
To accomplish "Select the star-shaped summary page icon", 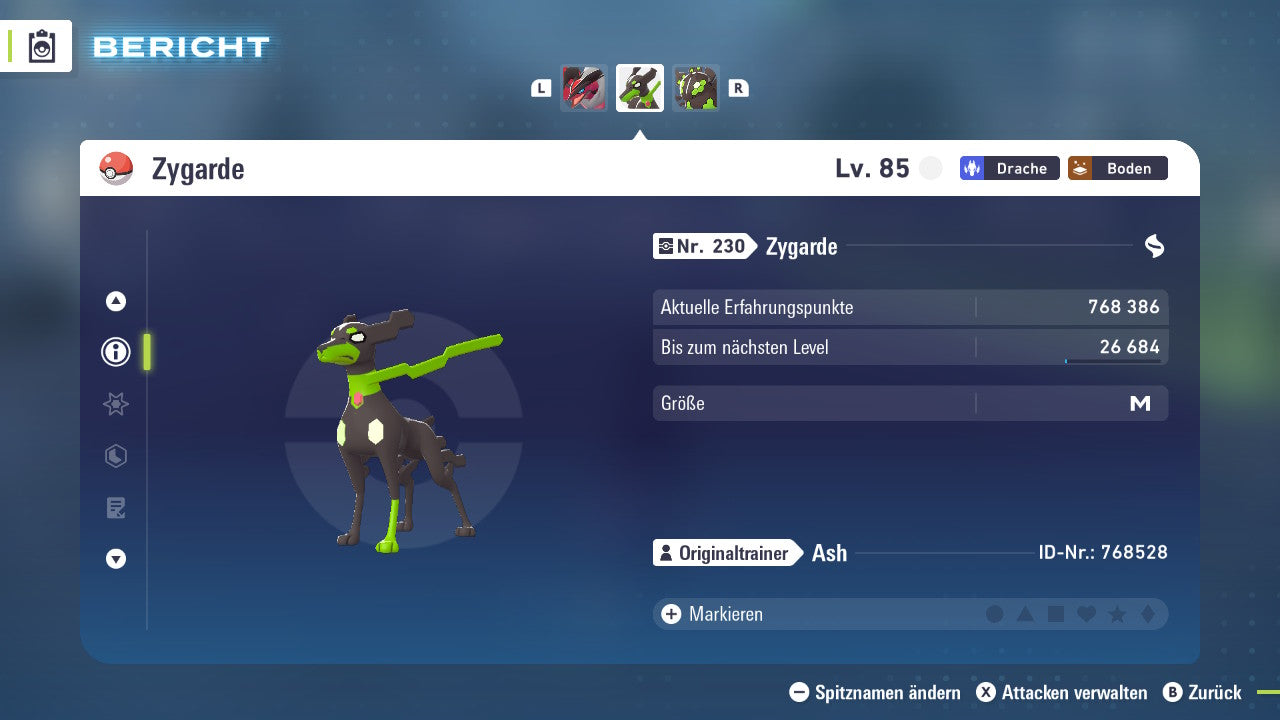I will [115, 404].
